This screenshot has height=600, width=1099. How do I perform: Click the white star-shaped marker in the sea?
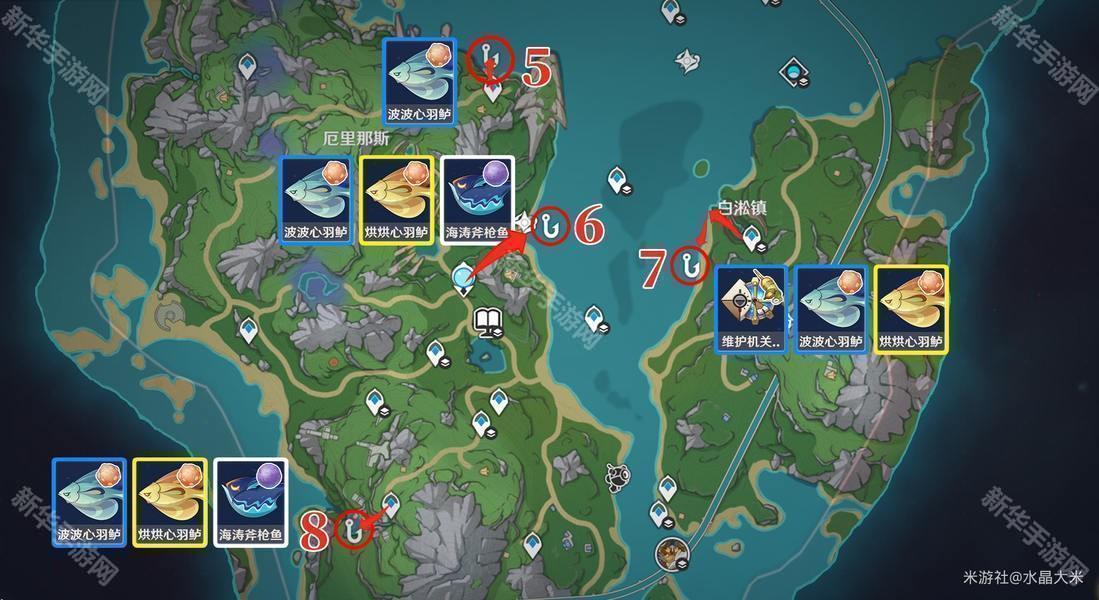687,61
